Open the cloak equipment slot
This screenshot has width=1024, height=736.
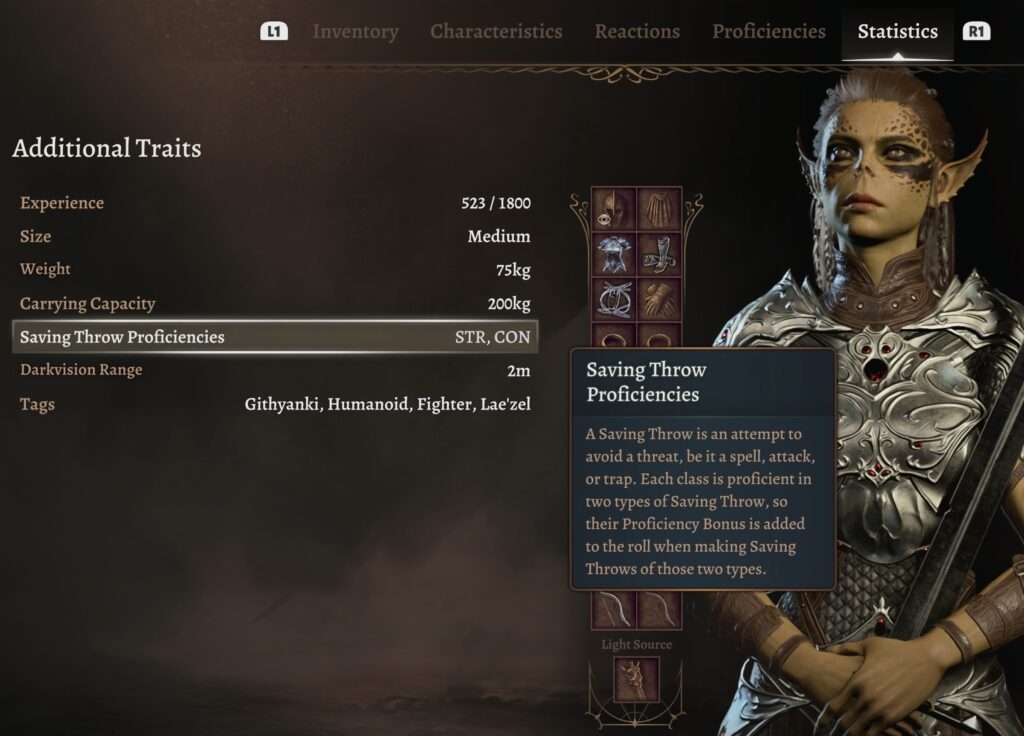click(659, 209)
